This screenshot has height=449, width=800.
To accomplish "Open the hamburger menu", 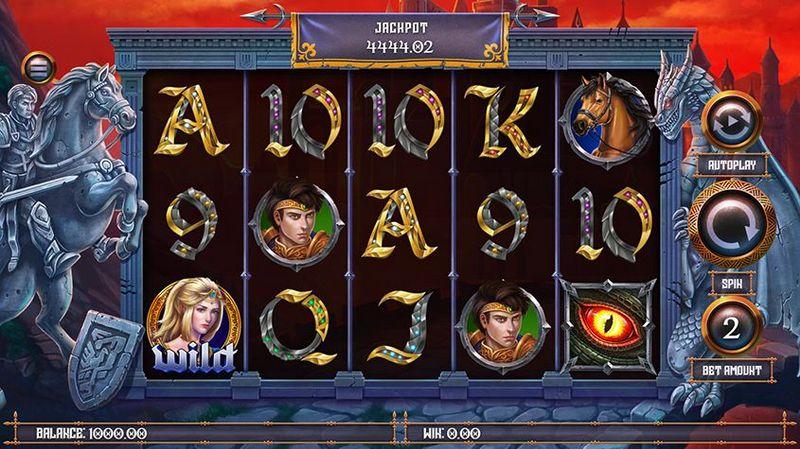I will [39, 69].
